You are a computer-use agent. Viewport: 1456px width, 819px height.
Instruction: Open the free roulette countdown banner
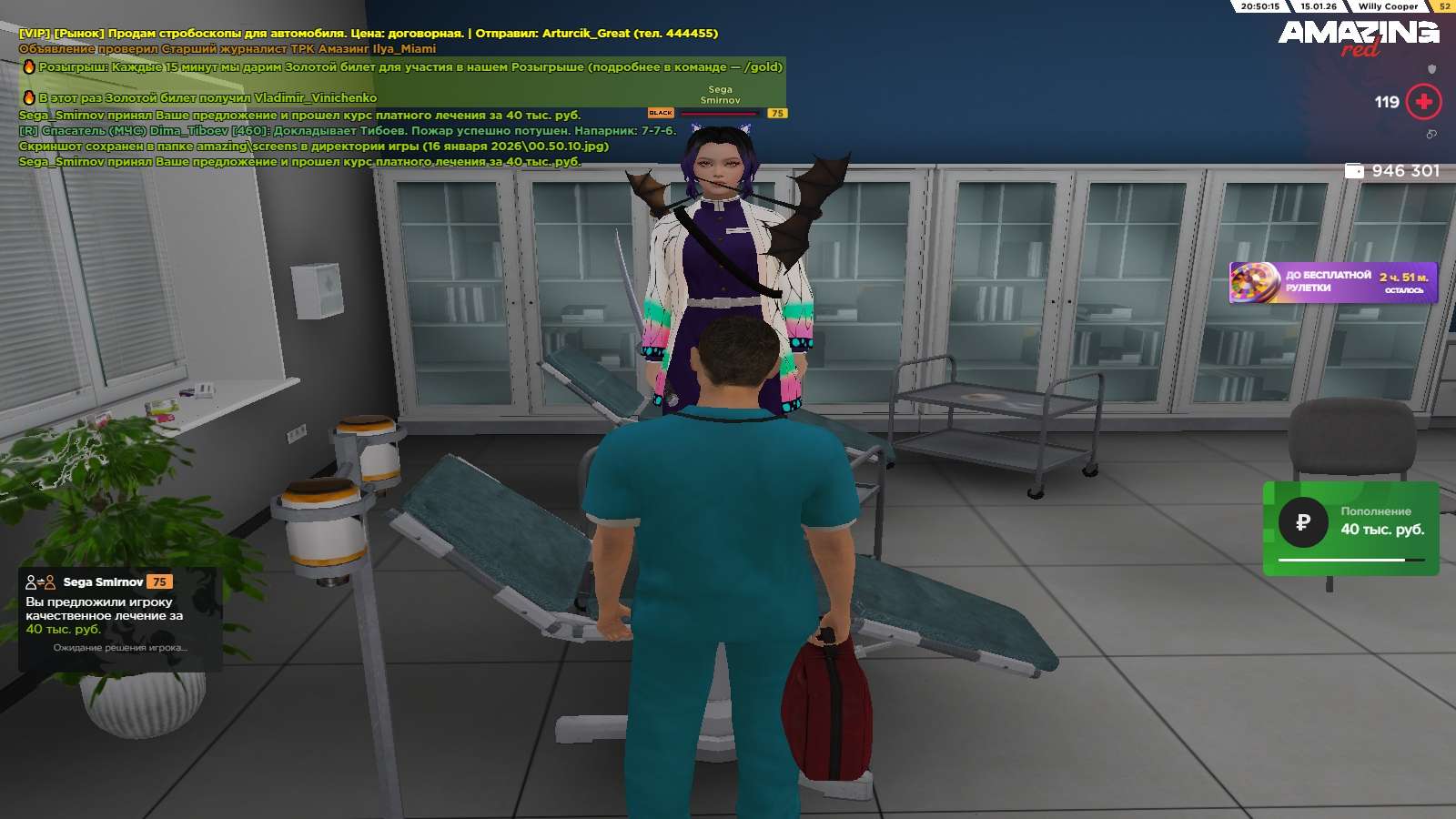pos(1333,282)
